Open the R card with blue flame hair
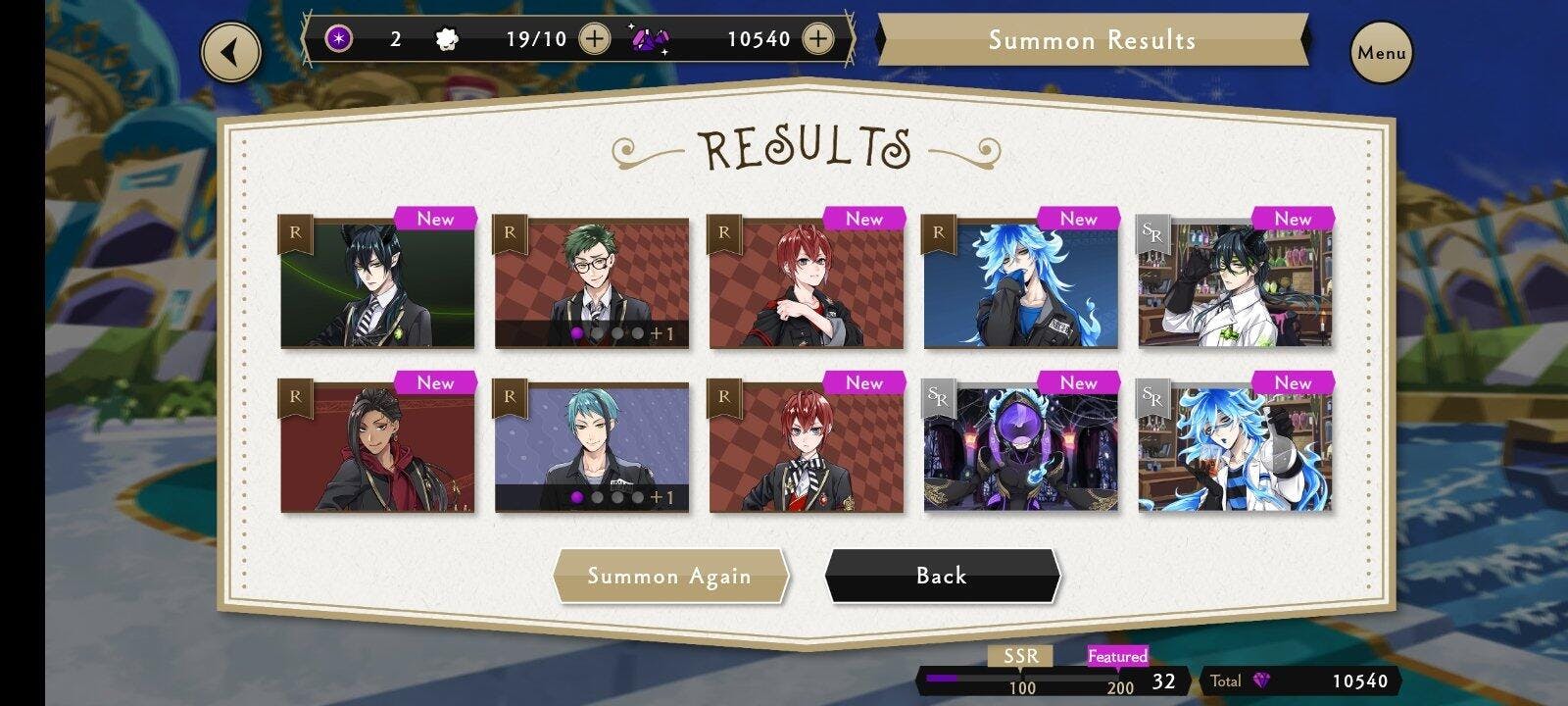The image size is (1568, 706). (1020, 283)
